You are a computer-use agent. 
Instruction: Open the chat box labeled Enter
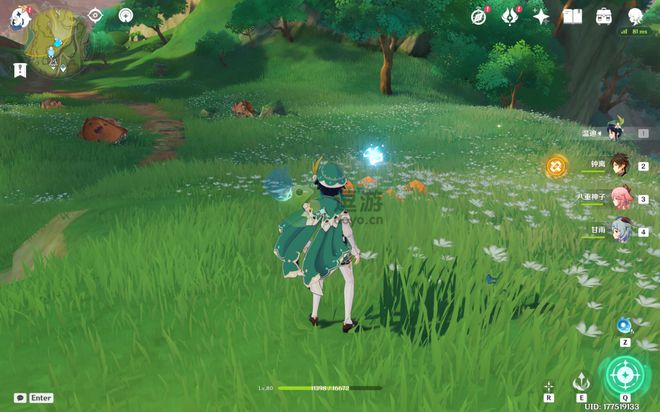pos(34,397)
